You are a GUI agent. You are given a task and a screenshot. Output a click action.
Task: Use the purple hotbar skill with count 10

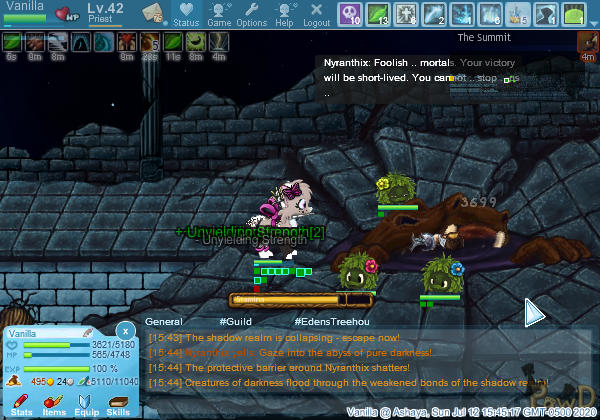tap(351, 14)
